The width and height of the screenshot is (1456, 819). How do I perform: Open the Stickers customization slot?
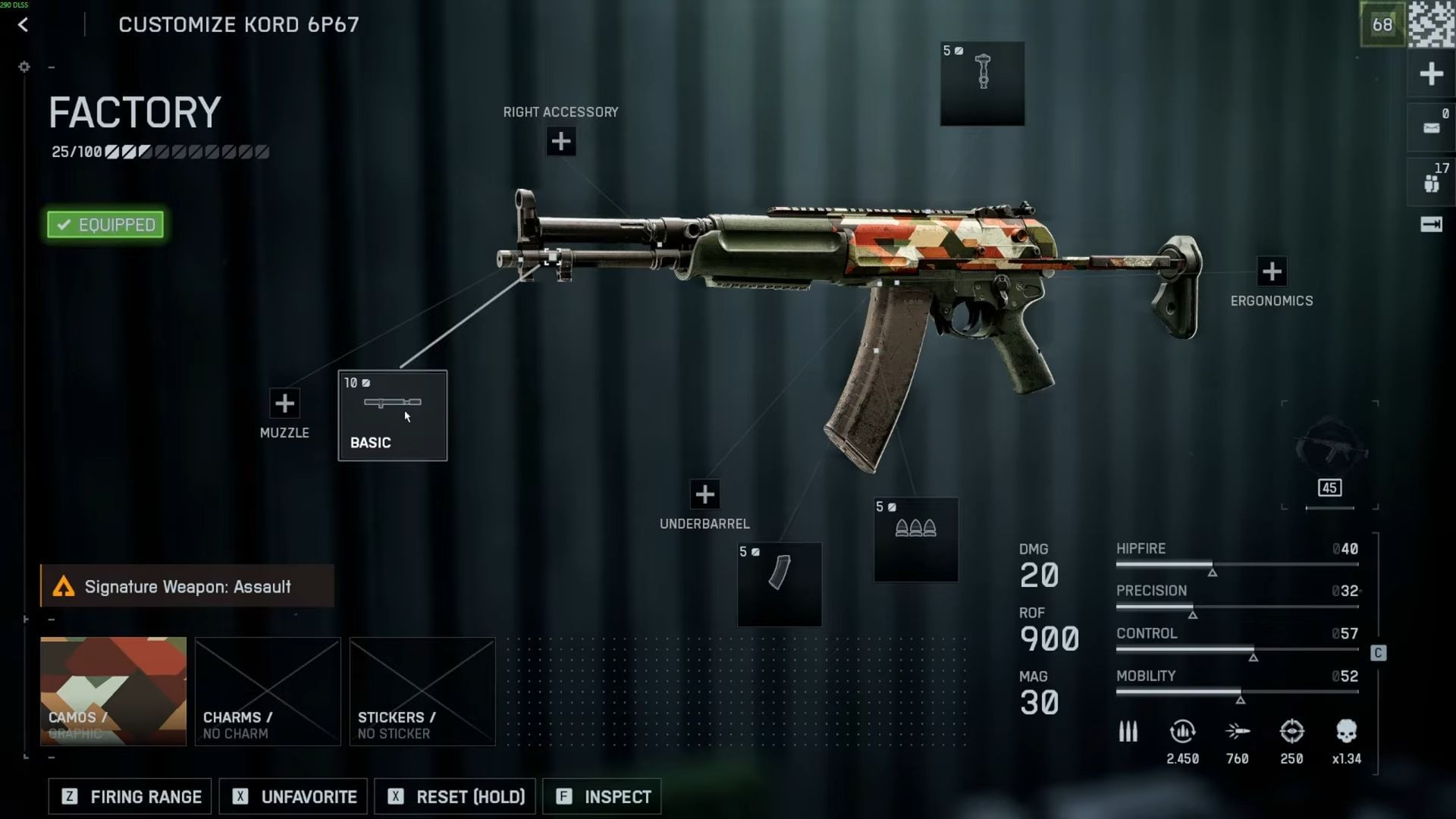(422, 691)
